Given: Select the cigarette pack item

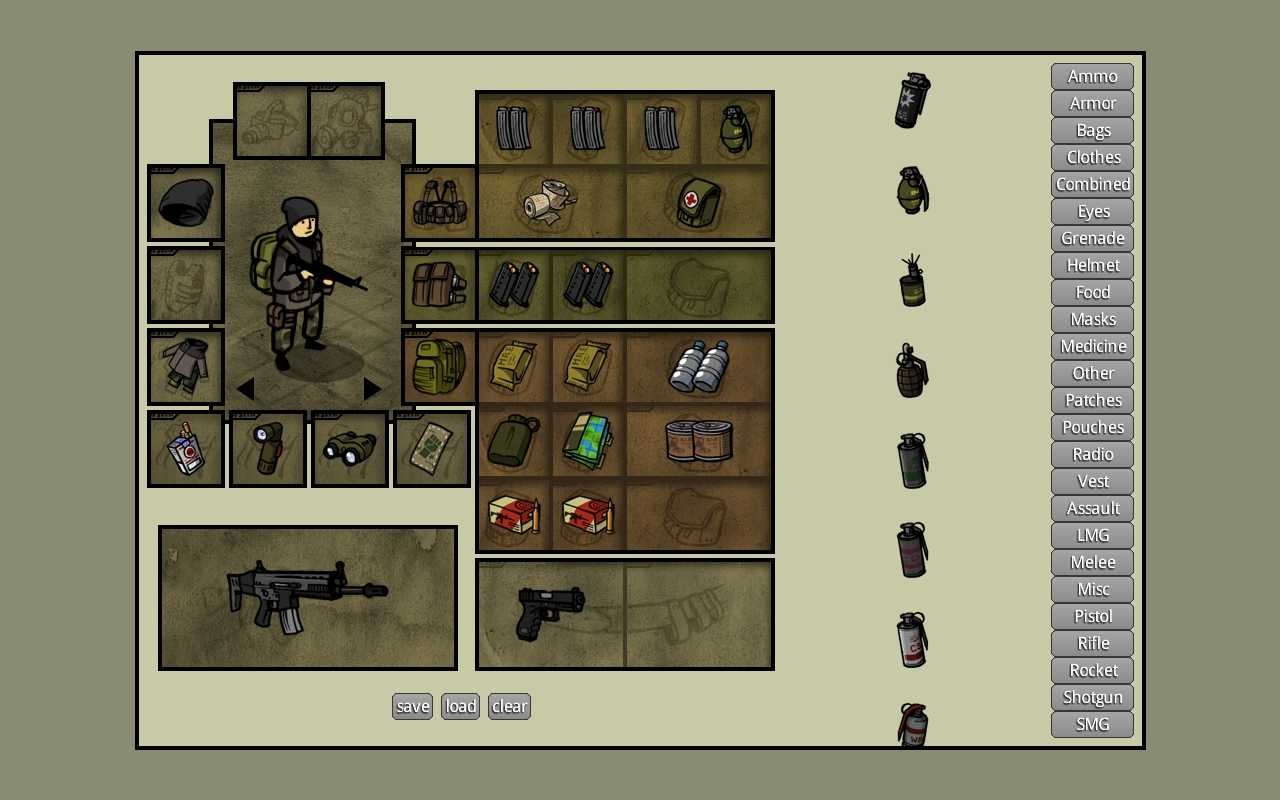Looking at the screenshot, I should click(x=185, y=449).
